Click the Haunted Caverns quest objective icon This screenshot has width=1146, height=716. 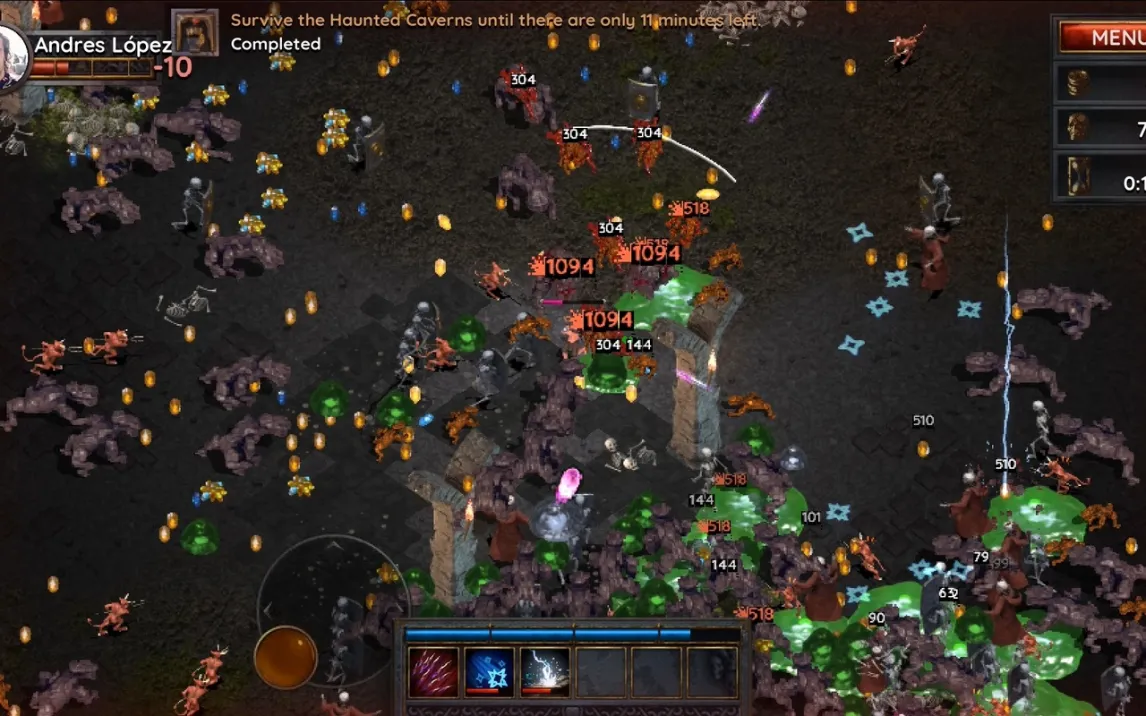pos(195,32)
